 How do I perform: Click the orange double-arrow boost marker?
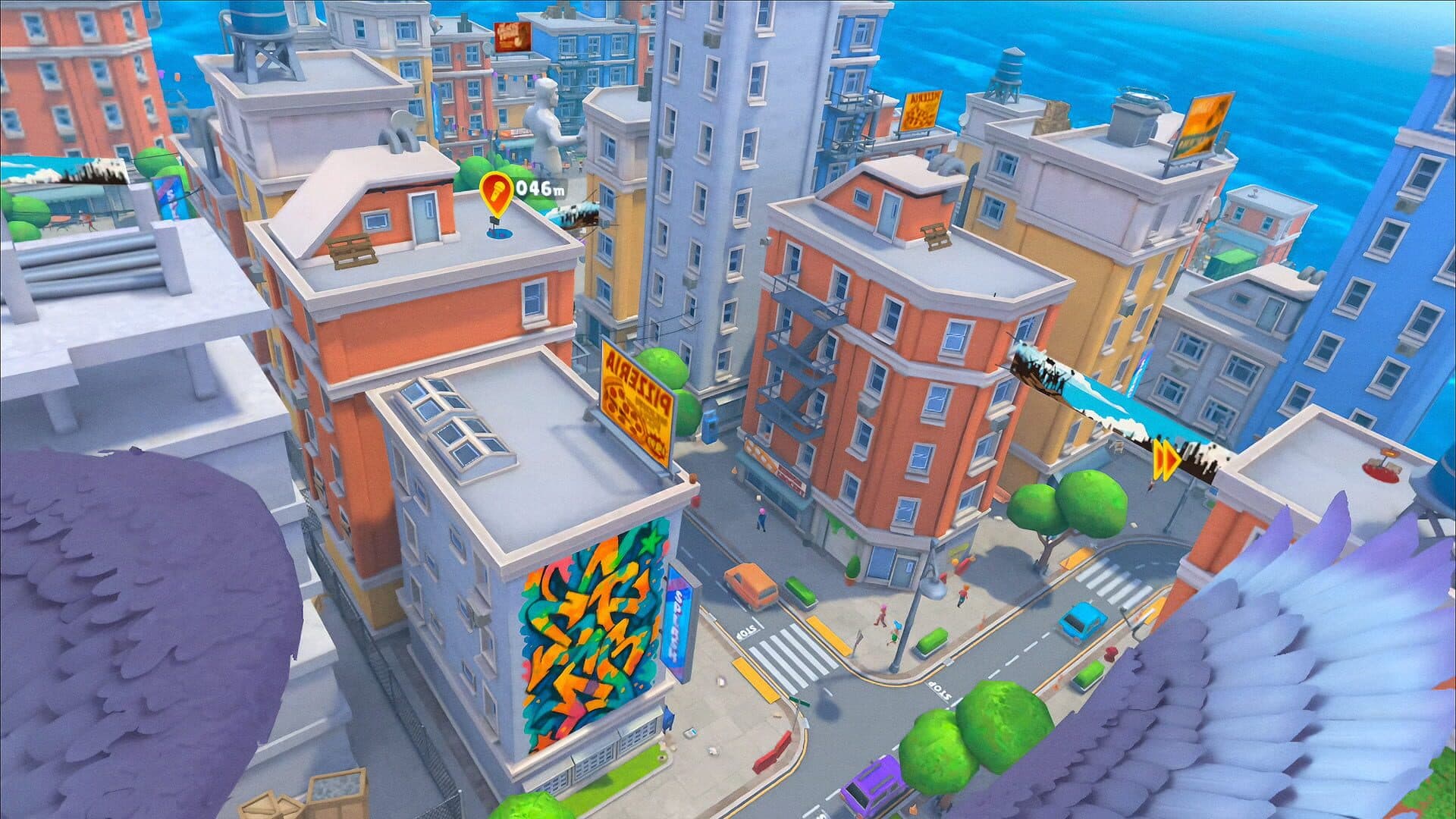[1166, 462]
